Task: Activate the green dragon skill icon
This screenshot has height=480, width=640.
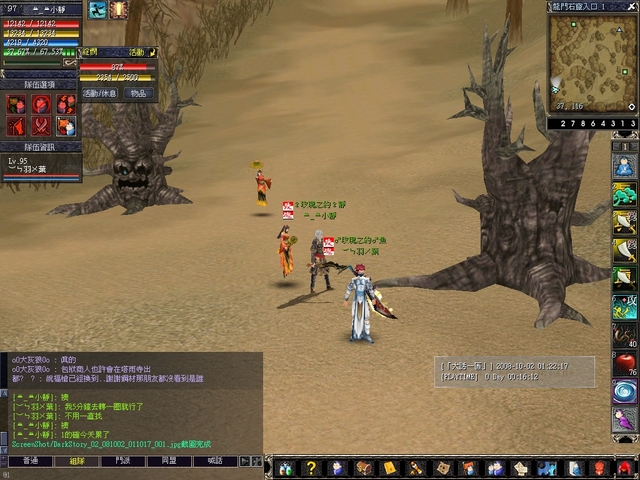Action: coord(624,194)
